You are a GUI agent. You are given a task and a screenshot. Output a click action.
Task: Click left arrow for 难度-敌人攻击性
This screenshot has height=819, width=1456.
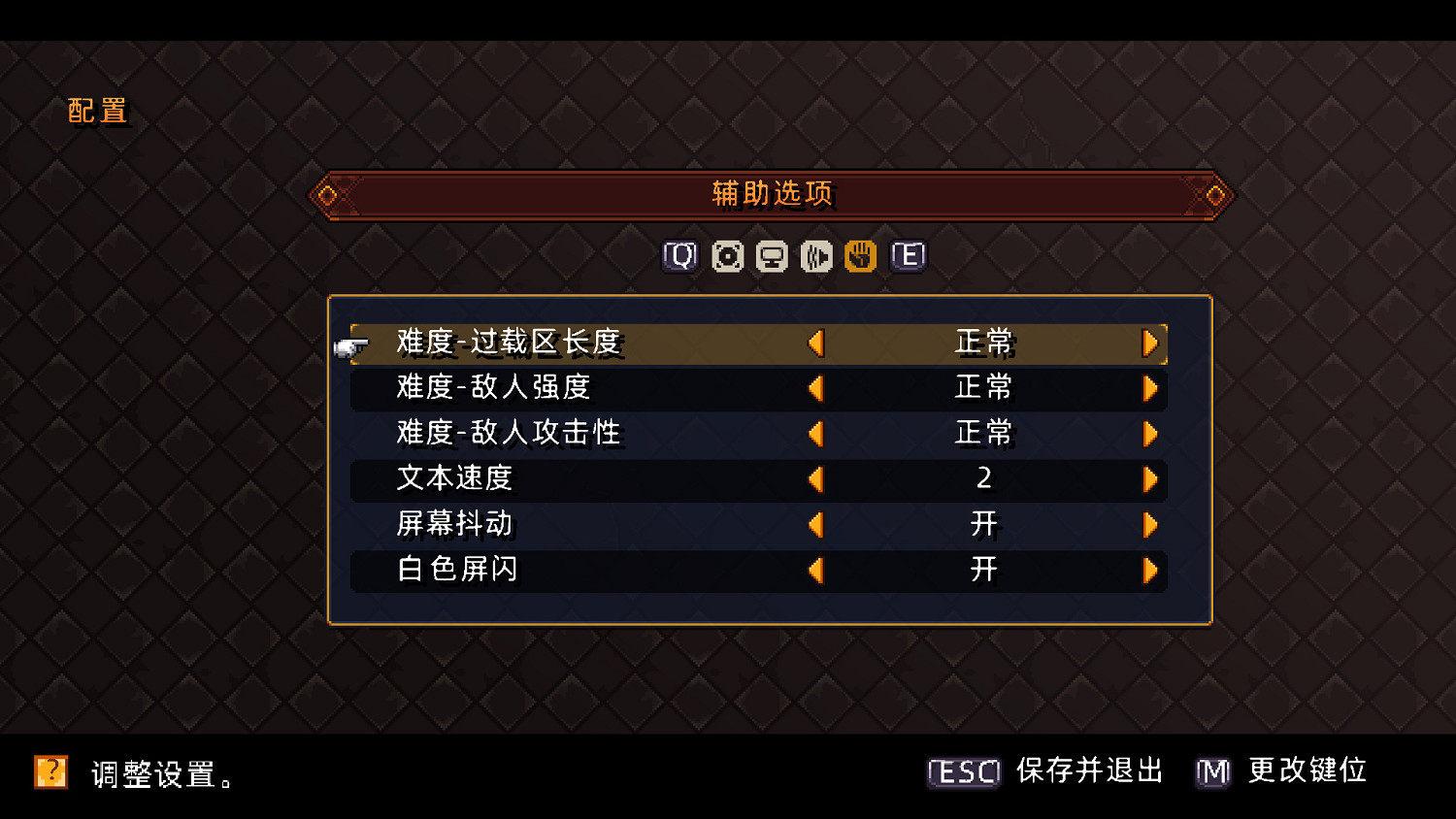(x=816, y=434)
